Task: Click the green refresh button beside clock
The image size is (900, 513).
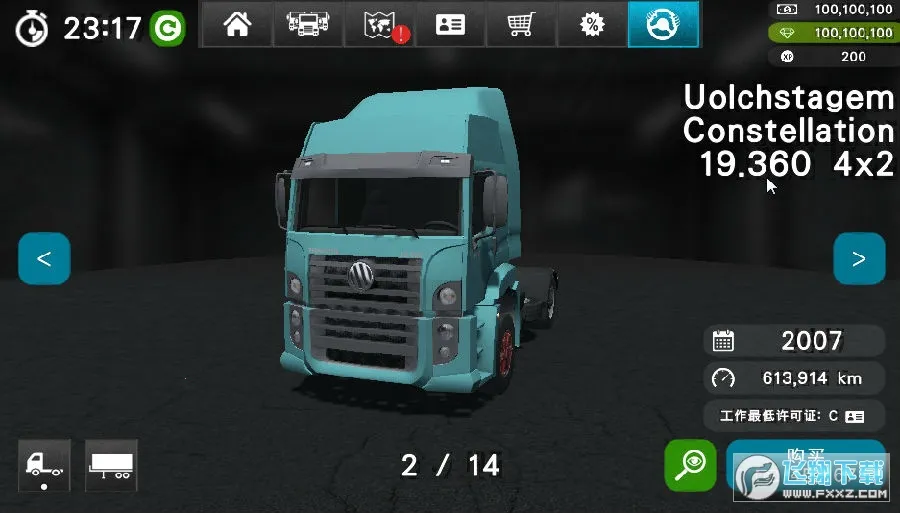Action: [x=168, y=28]
